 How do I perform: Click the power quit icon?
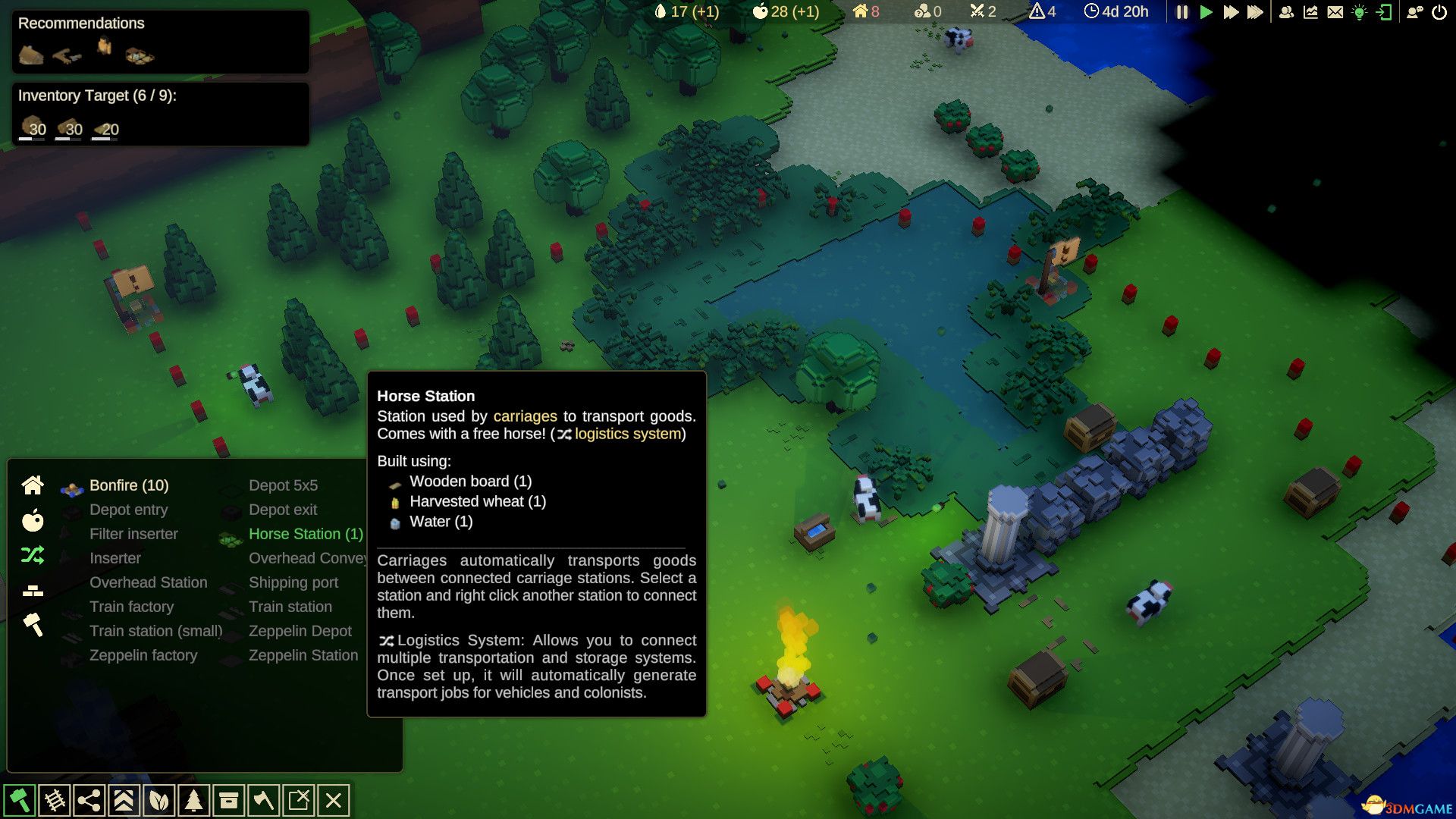[1439, 12]
